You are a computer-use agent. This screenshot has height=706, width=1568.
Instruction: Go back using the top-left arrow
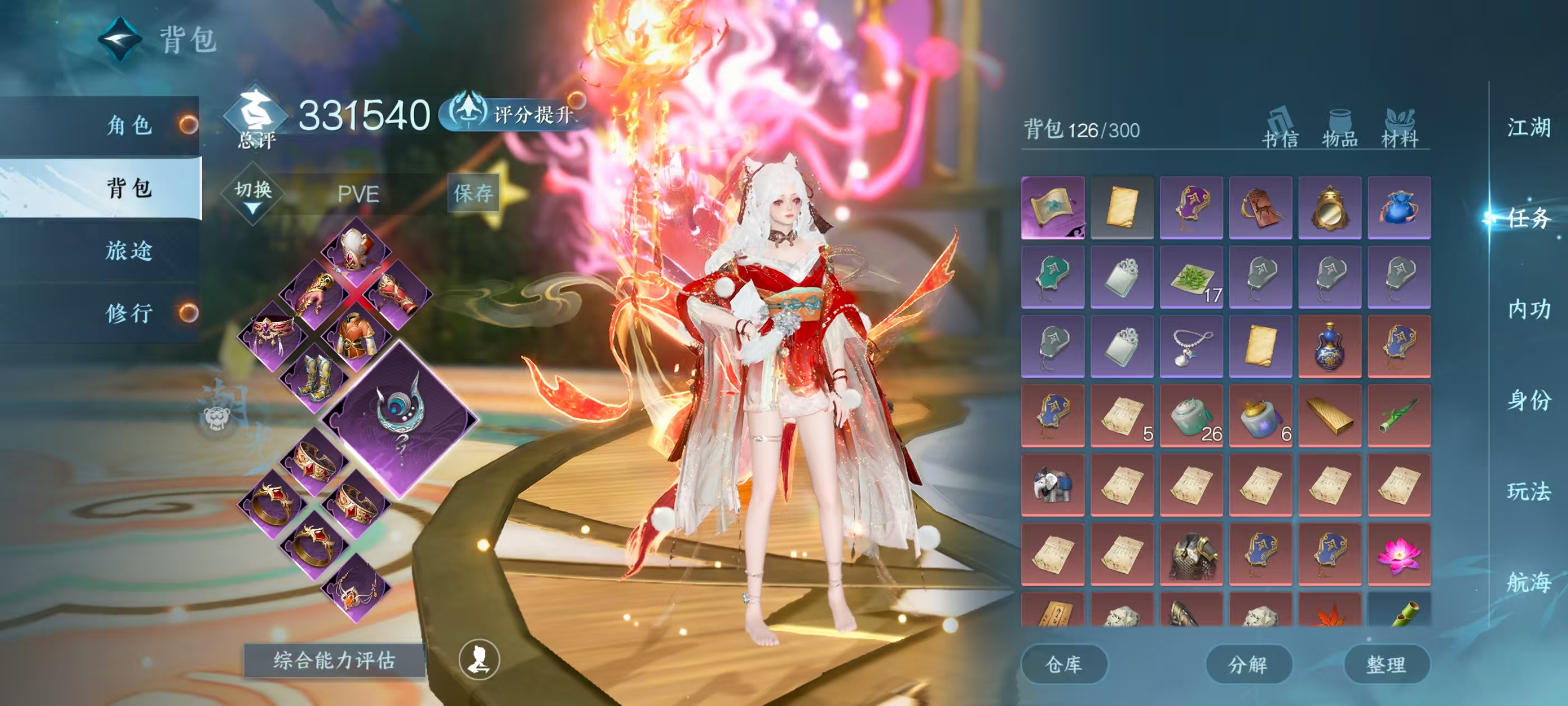(120, 39)
